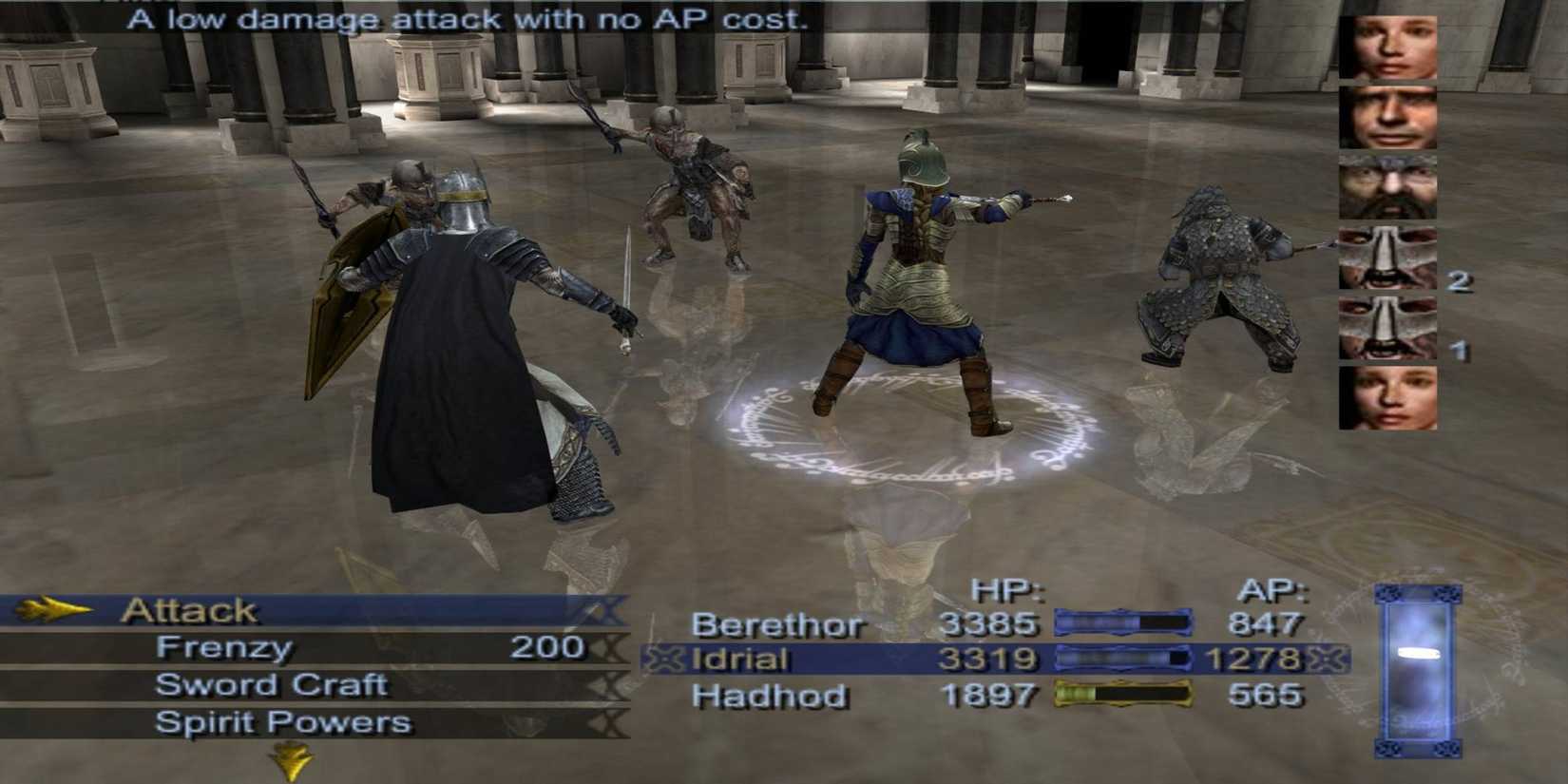This screenshot has width=1568, height=784.
Task: Choose Frenzy costing 200 AP
Action: click(x=226, y=648)
